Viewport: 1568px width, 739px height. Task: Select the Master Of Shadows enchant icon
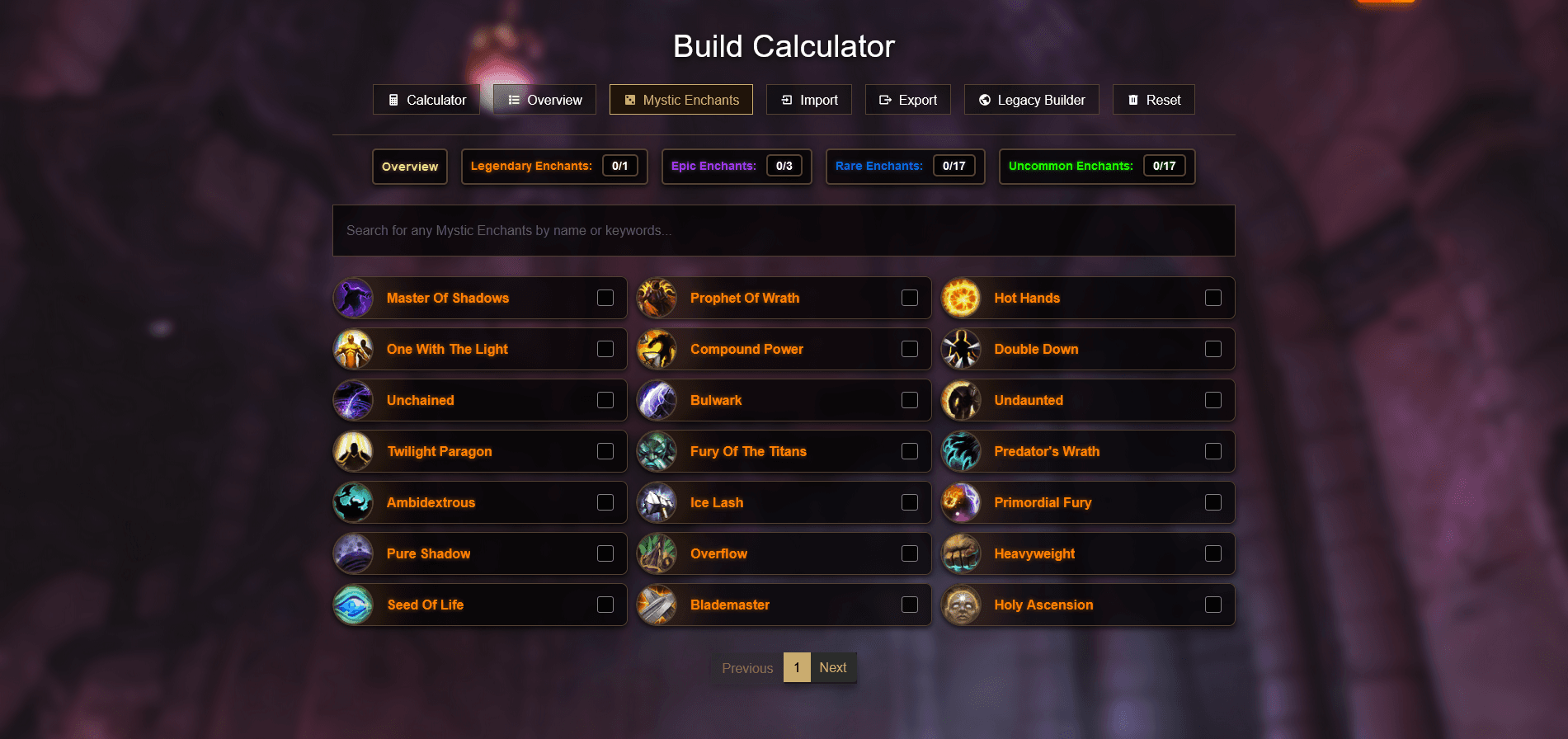click(x=353, y=298)
